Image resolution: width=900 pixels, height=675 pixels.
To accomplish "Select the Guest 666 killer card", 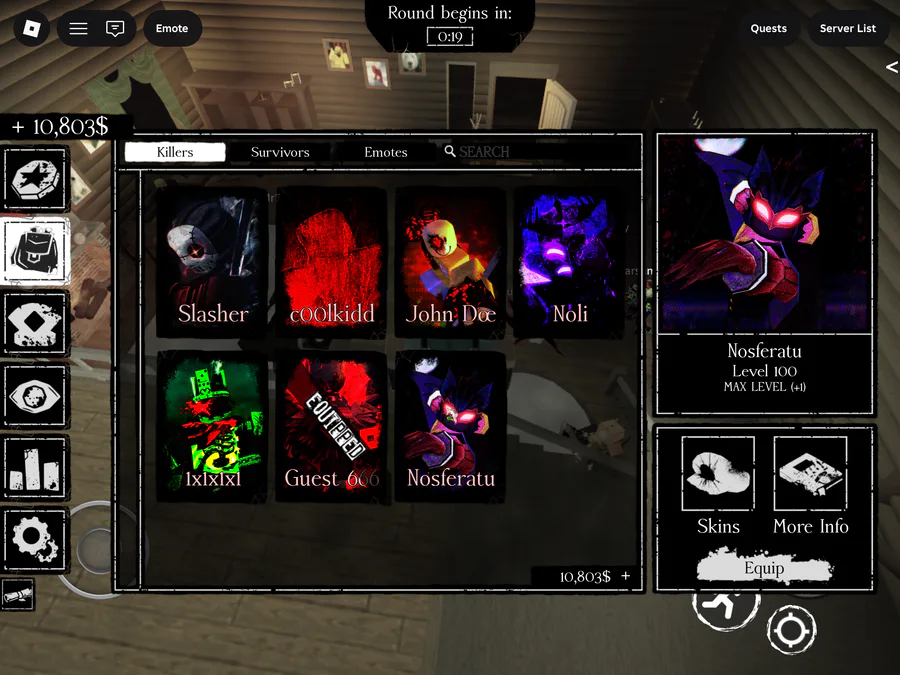I will tap(331, 427).
